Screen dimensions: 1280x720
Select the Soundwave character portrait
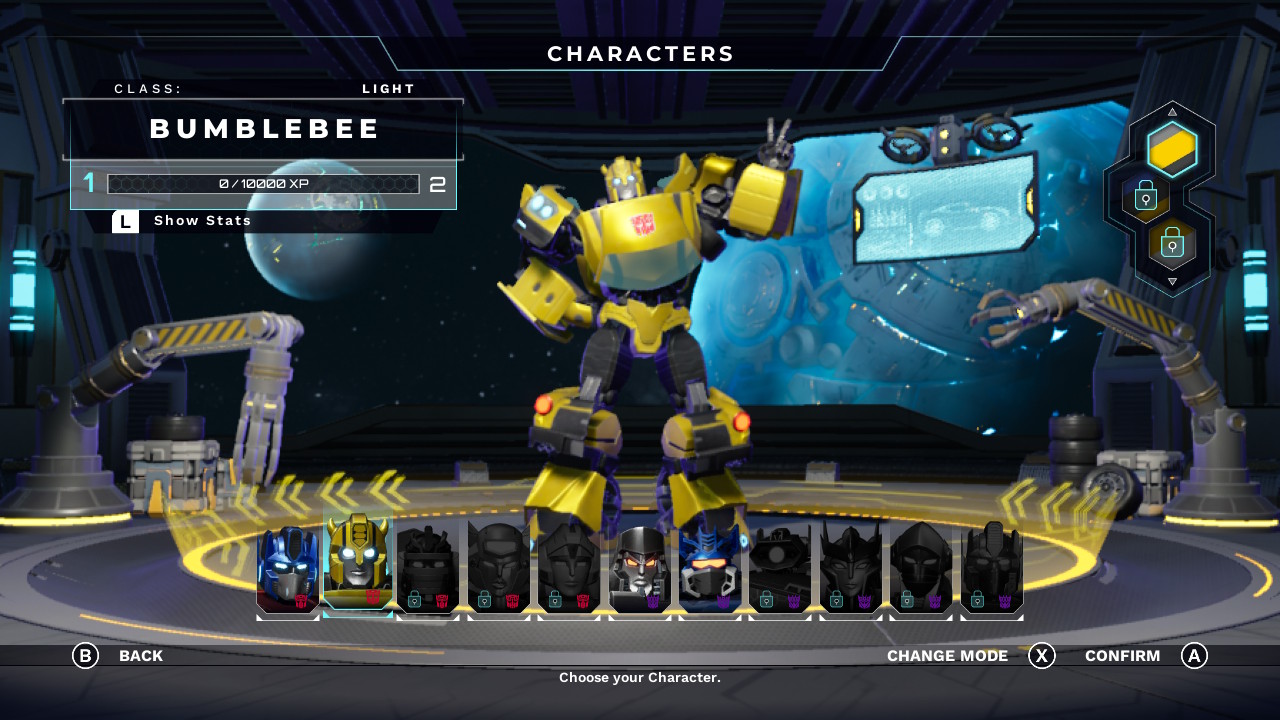710,568
